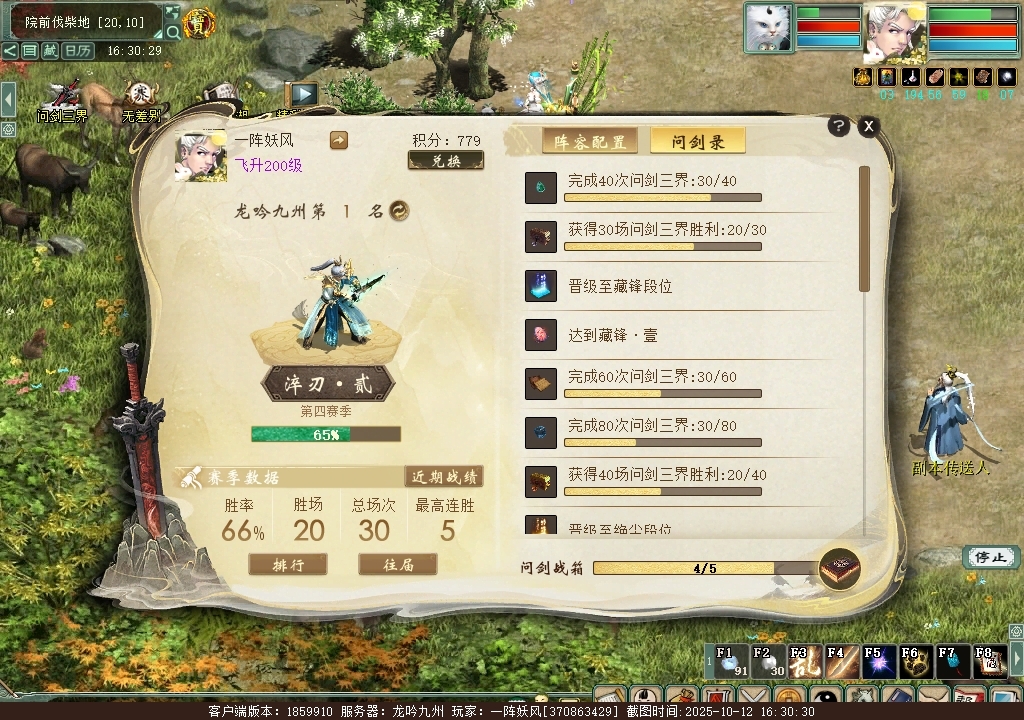
Task: Activate the F6 golden paw skill
Action: (913, 661)
